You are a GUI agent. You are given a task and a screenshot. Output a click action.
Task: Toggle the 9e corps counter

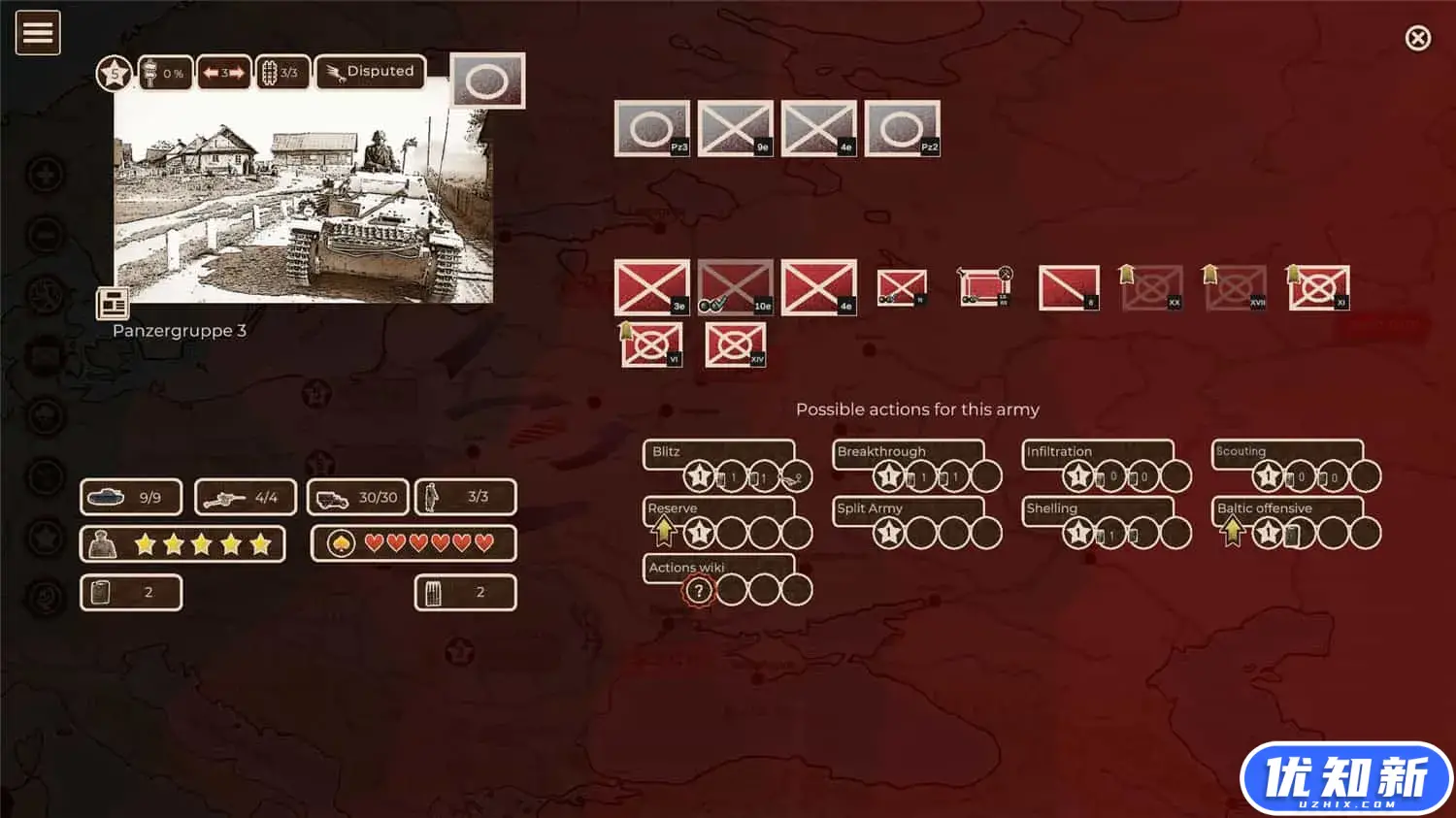coord(734,127)
